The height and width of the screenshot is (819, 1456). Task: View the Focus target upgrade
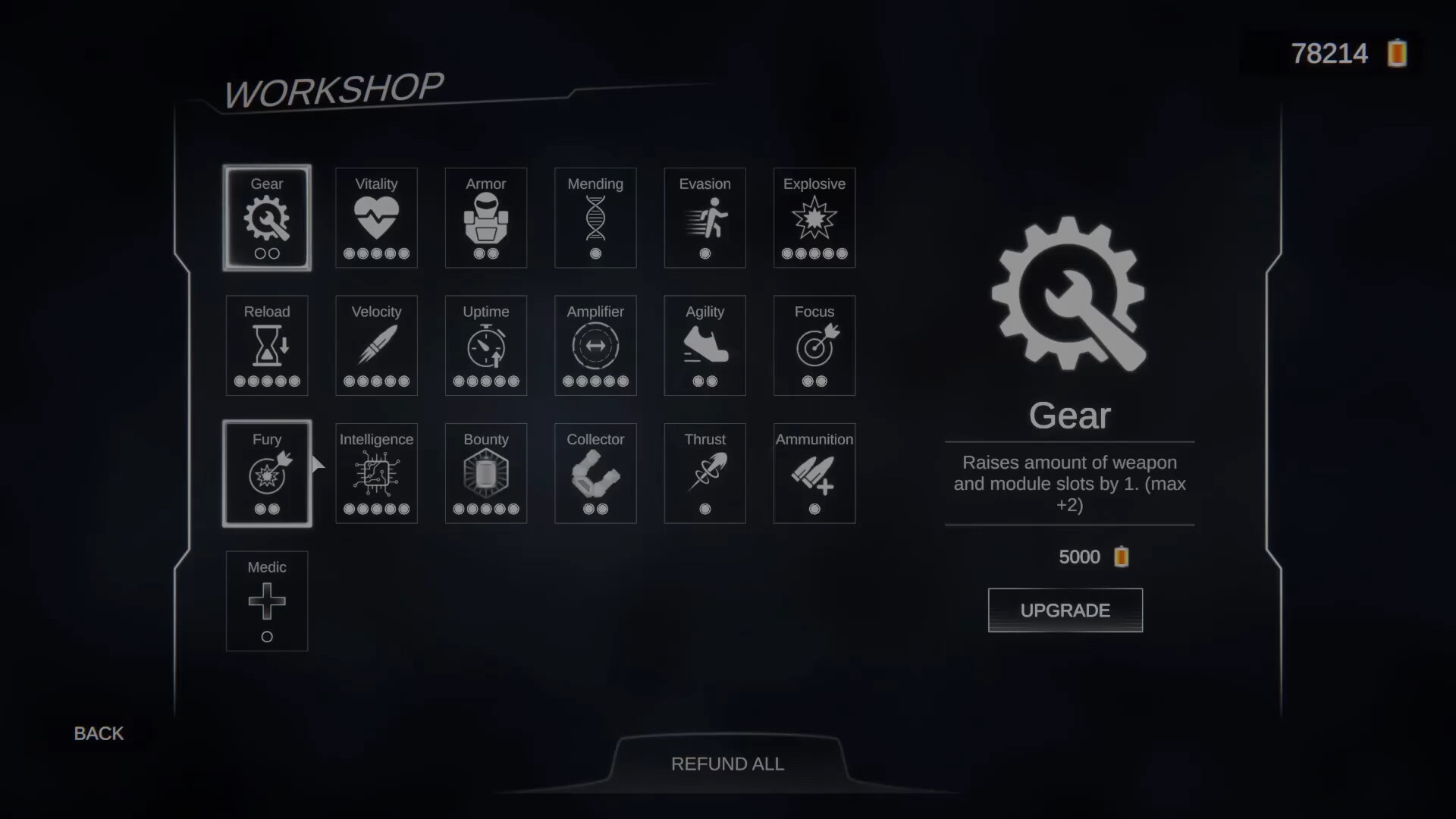point(814,345)
